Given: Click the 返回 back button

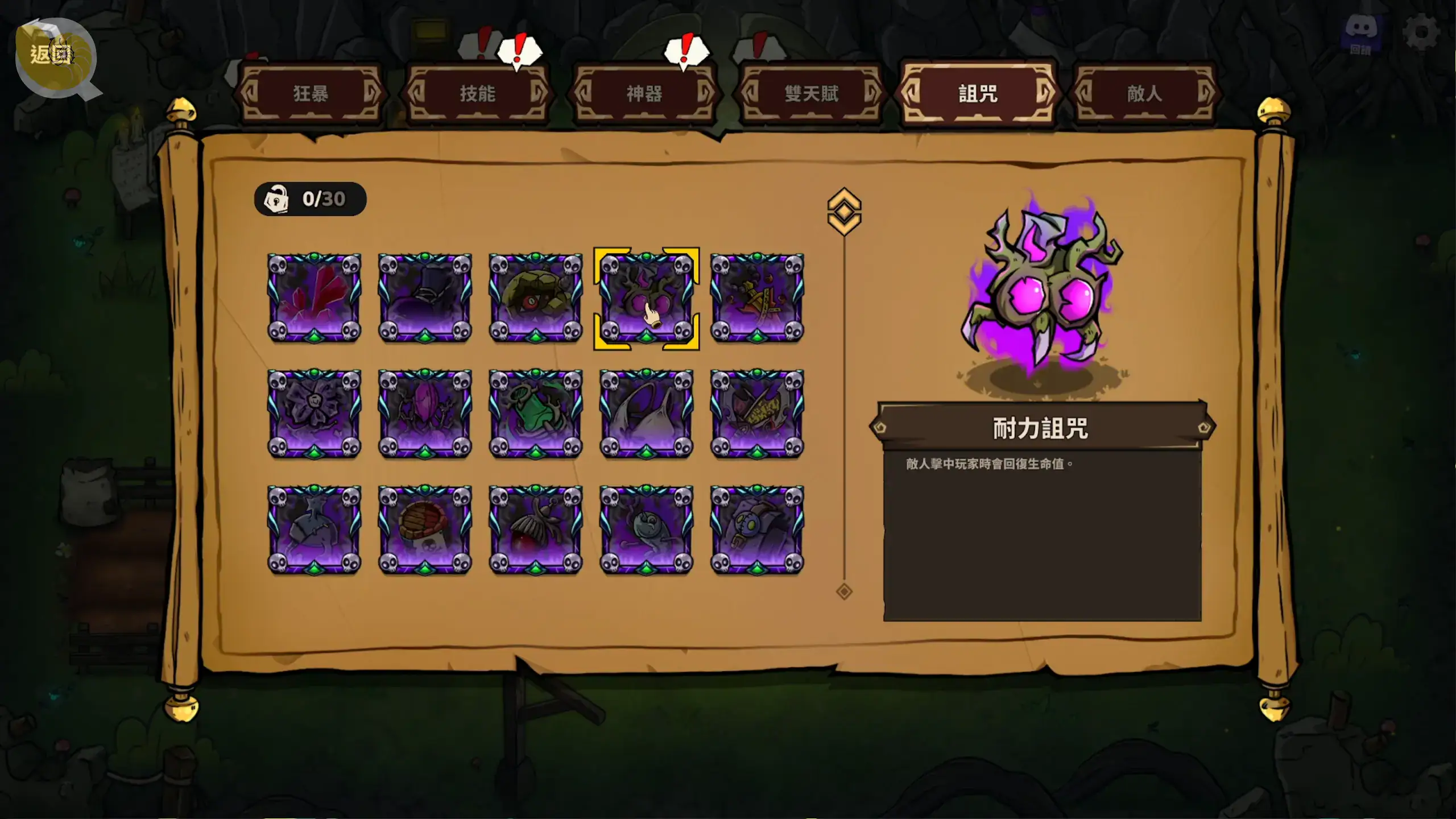Looking at the screenshot, I should (53, 56).
